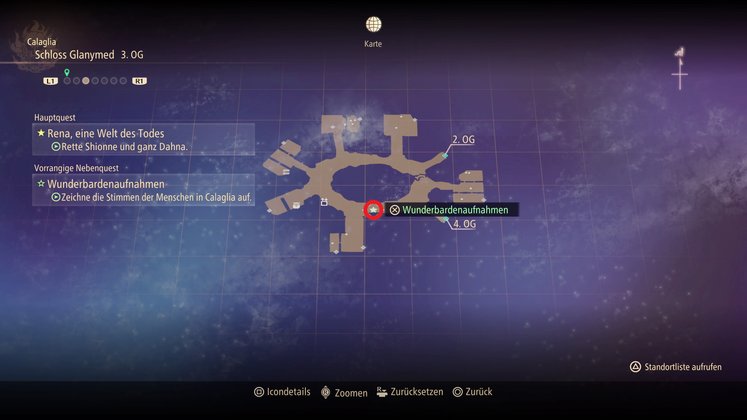Screen dimensions: 747x420
Task: Click the Zoomen map control
Action: click(343, 392)
